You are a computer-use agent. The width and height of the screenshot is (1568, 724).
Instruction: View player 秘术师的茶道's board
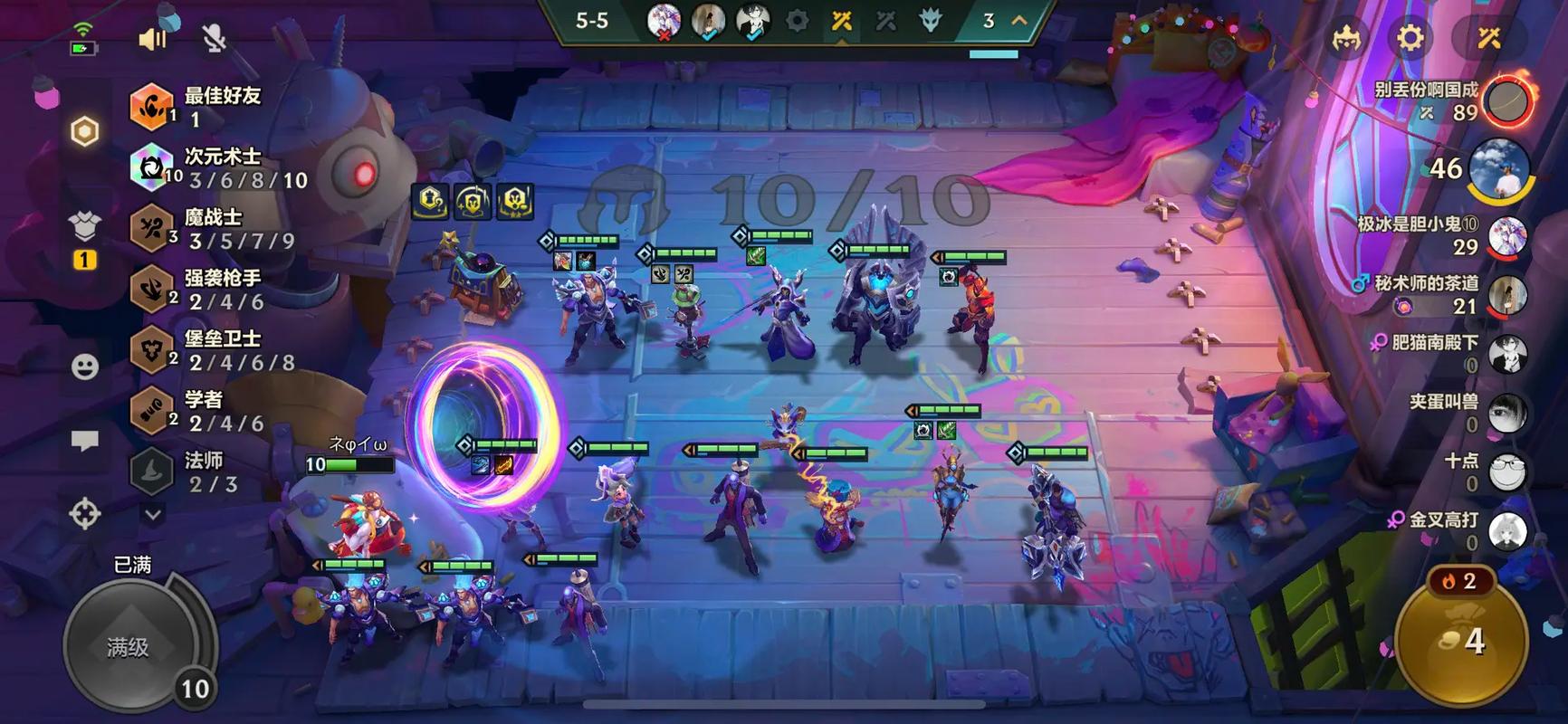coord(1506,295)
